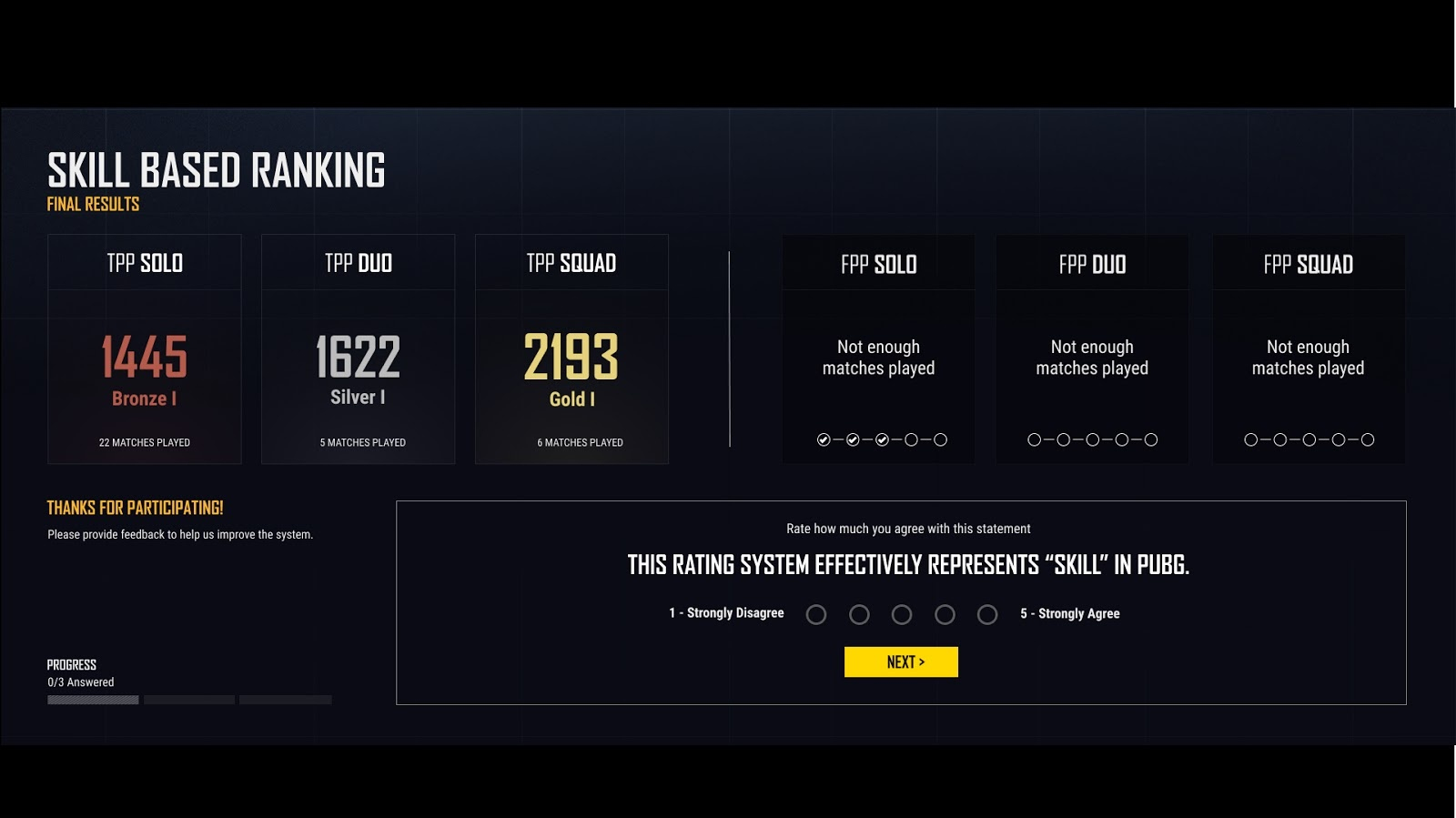This screenshot has width=1456, height=818.
Task: Click the FPP SOLO card
Action: pos(878,349)
